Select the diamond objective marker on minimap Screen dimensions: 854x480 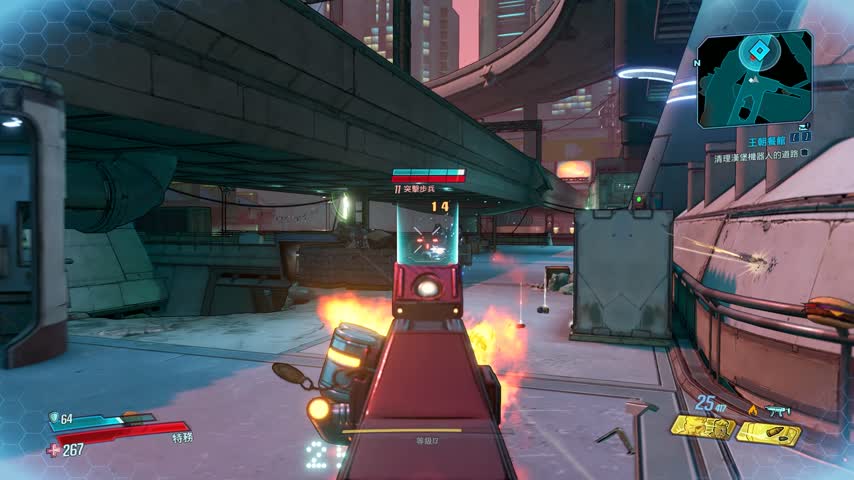pos(760,50)
